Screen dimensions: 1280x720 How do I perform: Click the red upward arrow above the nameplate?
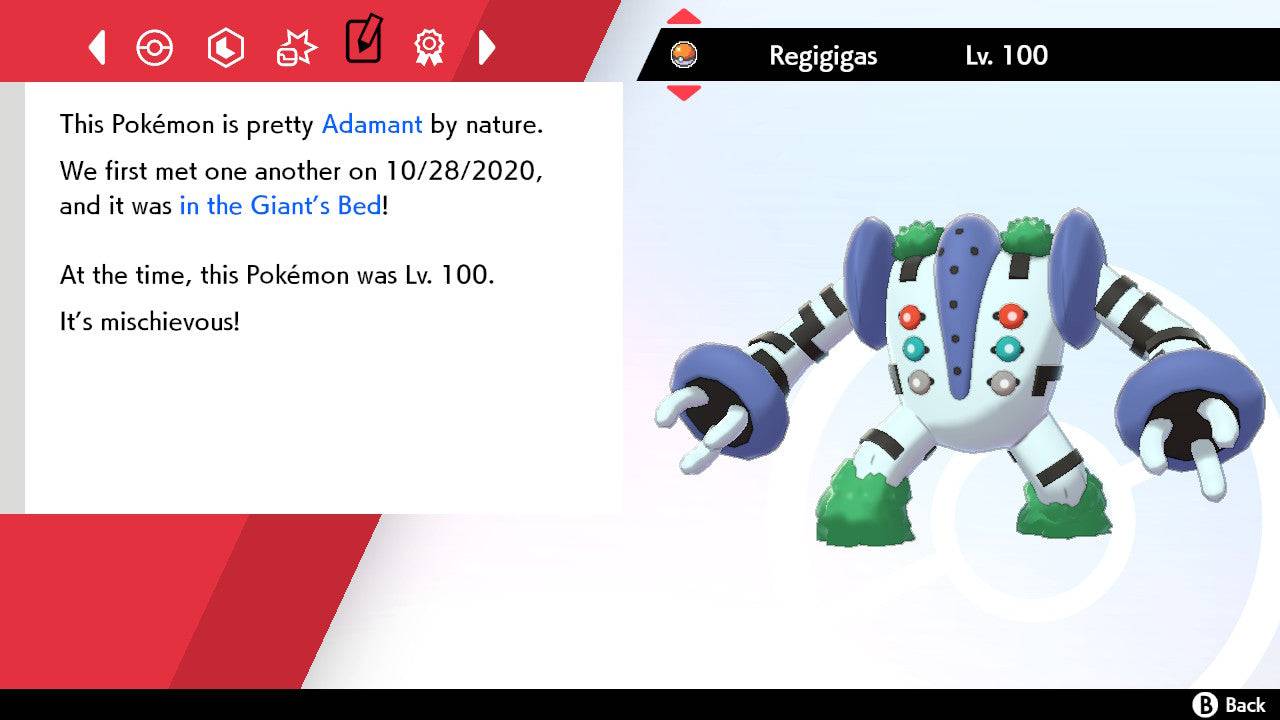click(x=684, y=14)
